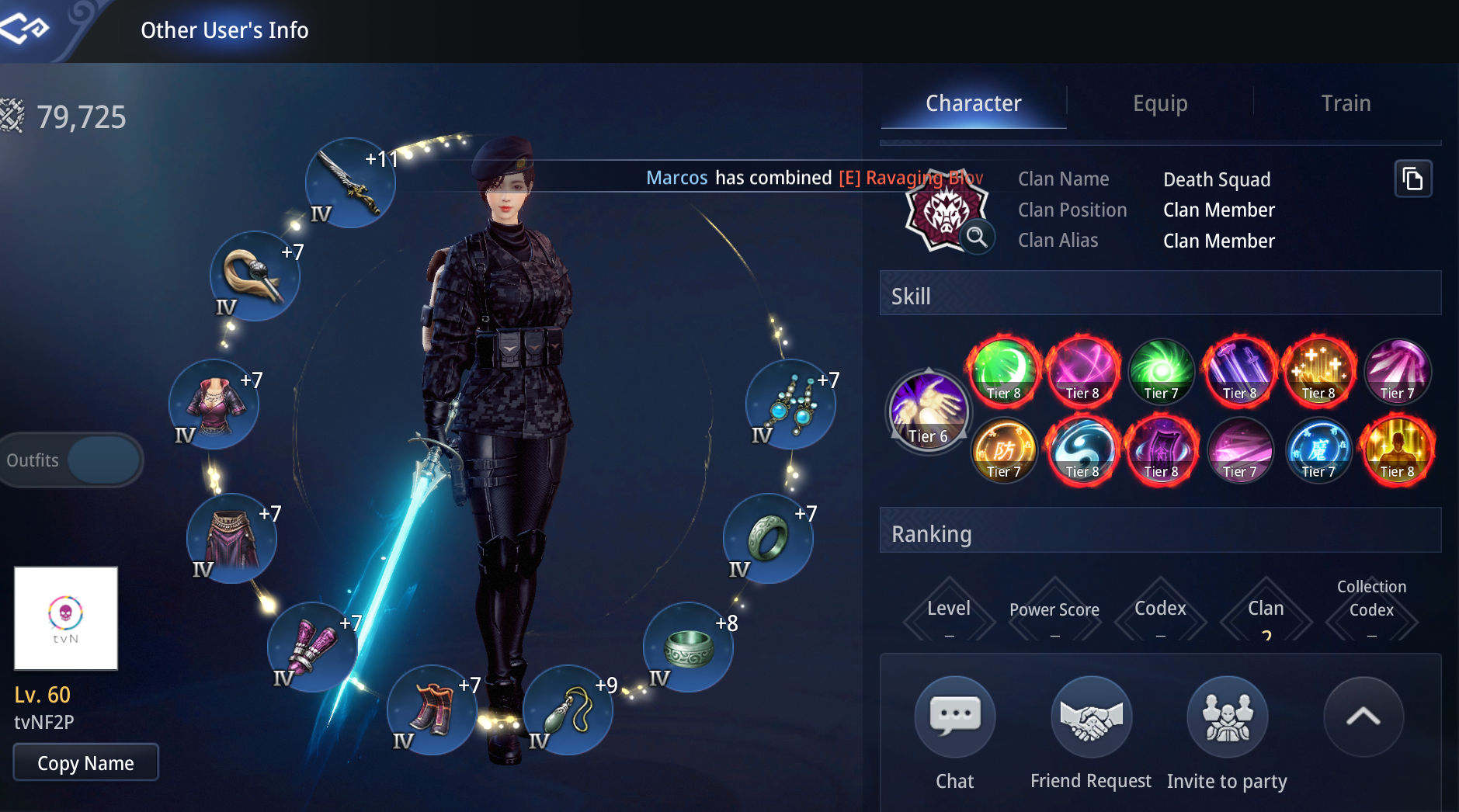Open the large Tier 6 skill icon
The height and width of the screenshot is (812, 1459).
click(928, 410)
